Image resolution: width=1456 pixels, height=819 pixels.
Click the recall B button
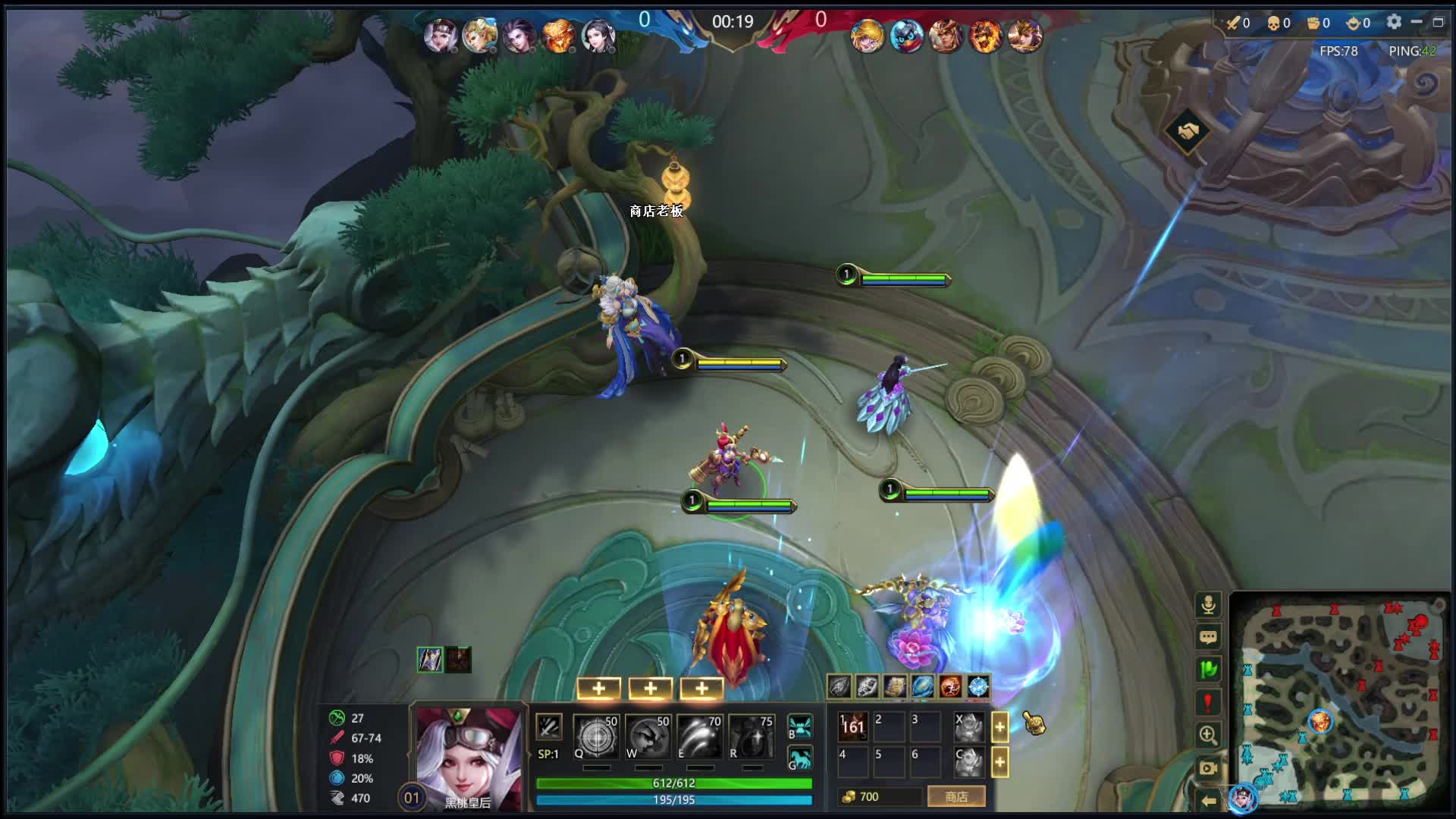(x=800, y=726)
